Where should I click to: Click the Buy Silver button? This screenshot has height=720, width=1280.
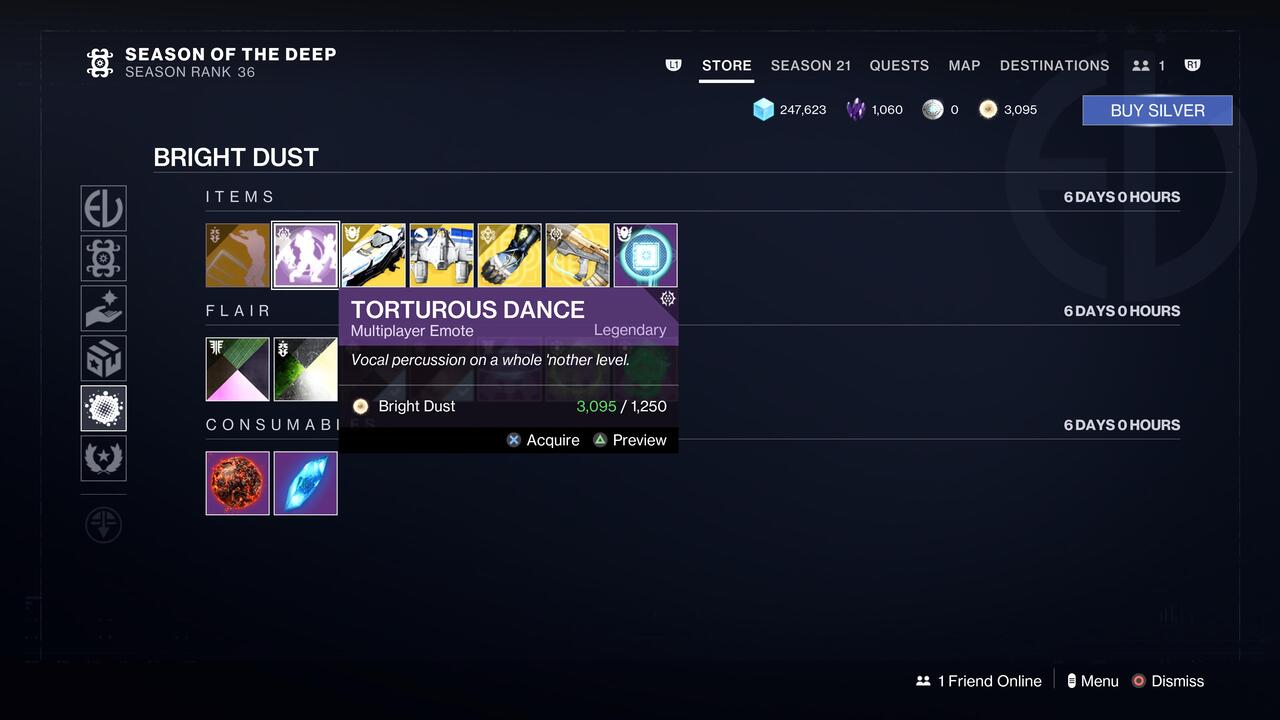pyautogui.click(x=1157, y=110)
